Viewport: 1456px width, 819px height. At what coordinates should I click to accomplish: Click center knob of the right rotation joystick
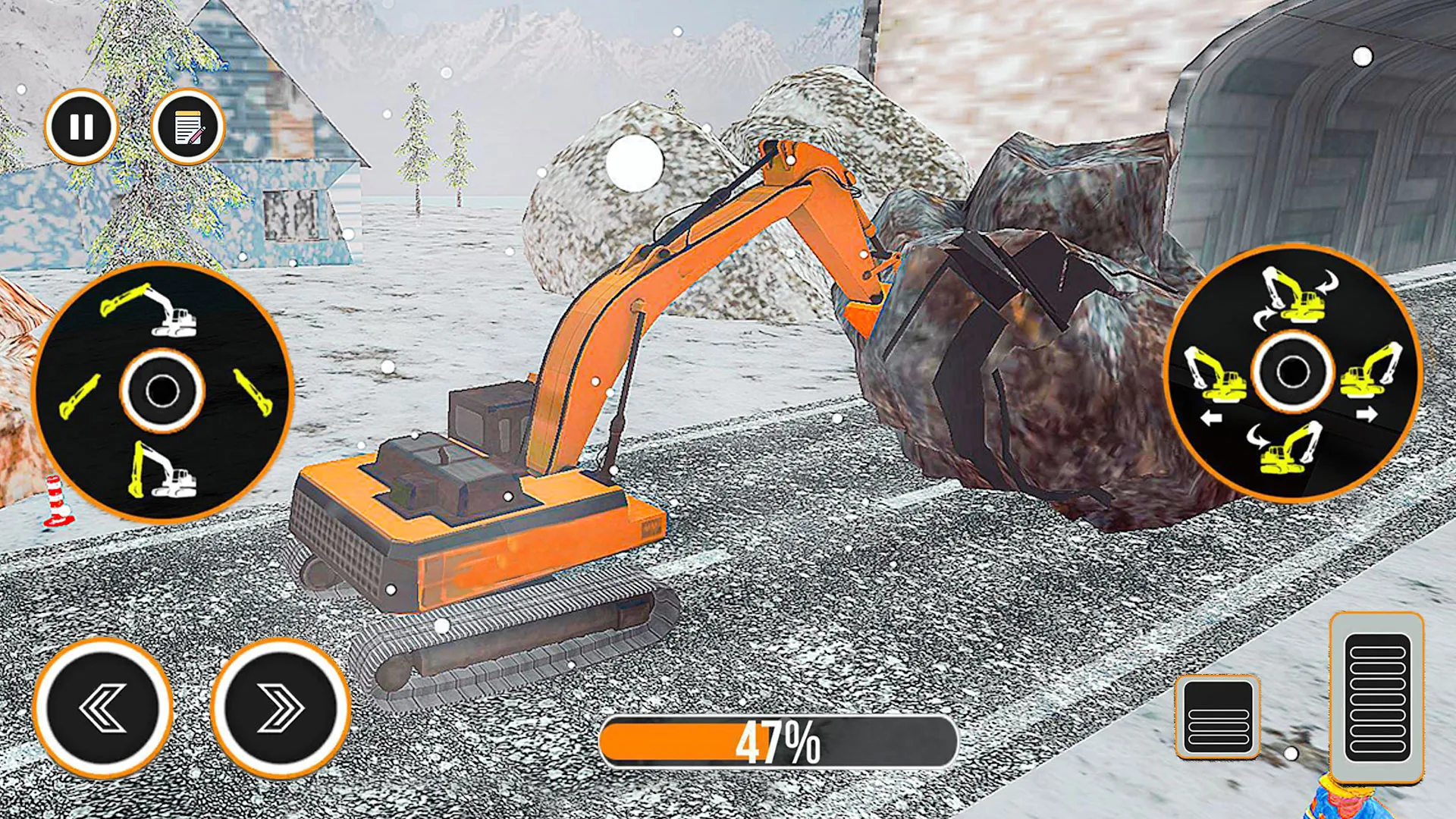tap(1292, 372)
